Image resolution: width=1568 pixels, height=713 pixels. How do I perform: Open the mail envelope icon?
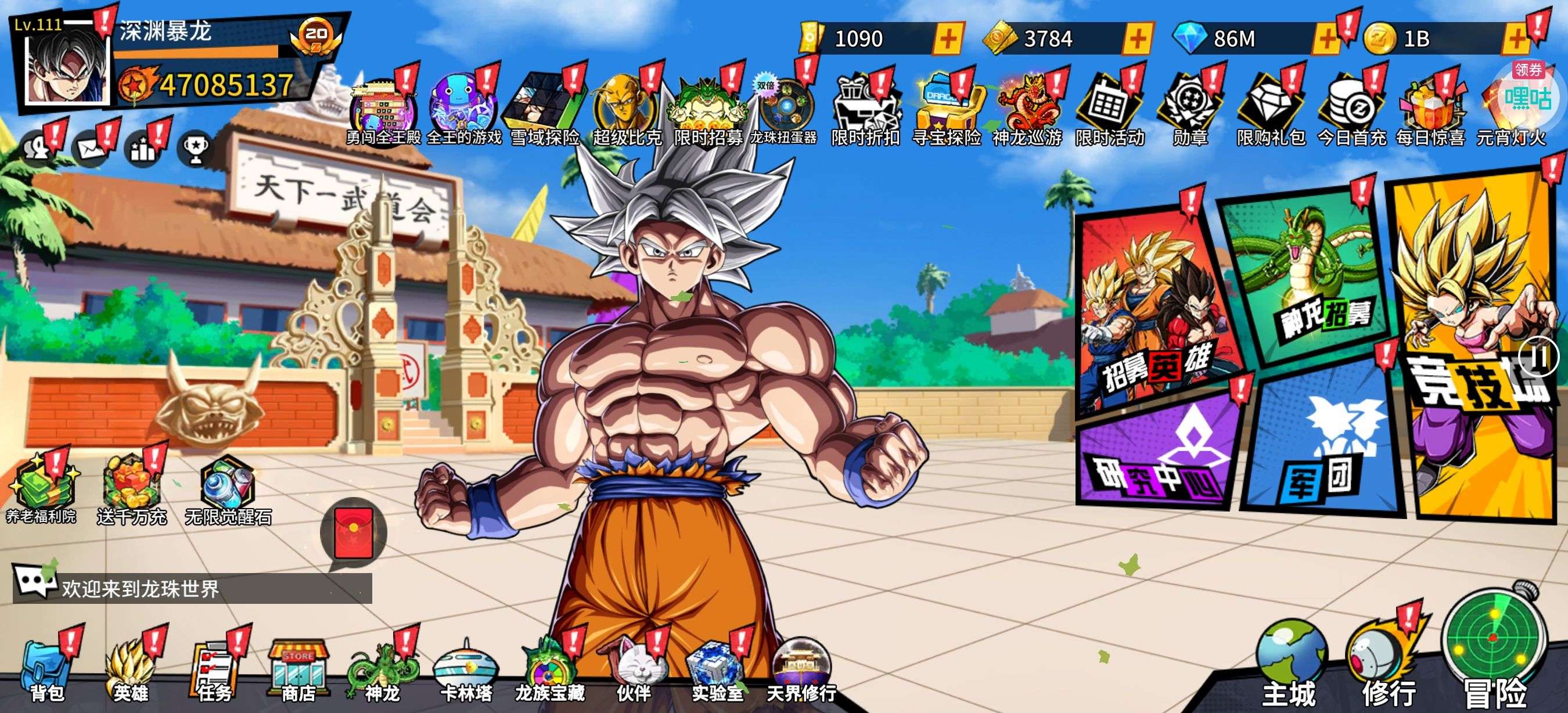click(x=91, y=148)
